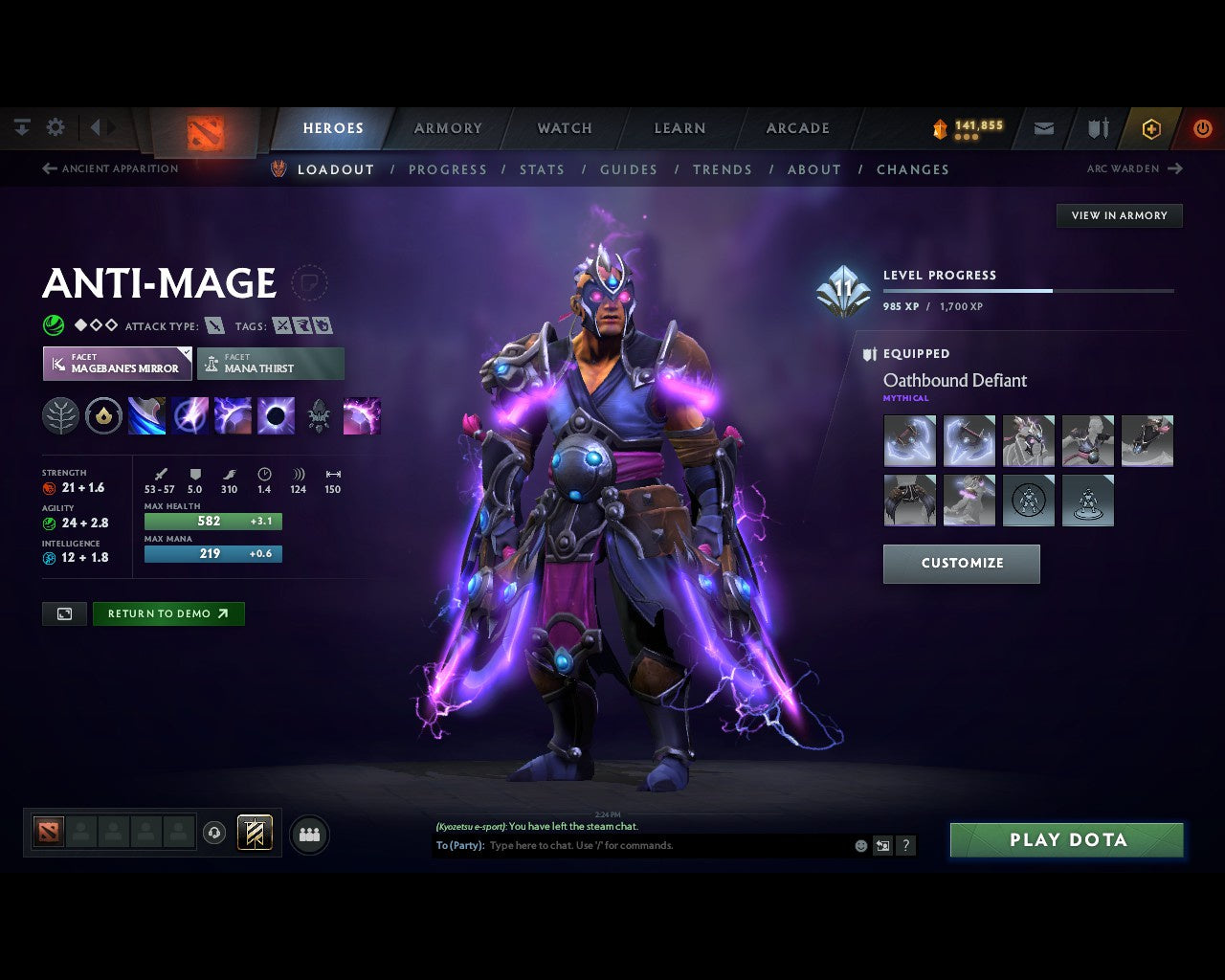
Task: Open the Mana Void ability icon
Action: pyautogui.click(x=275, y=415)
